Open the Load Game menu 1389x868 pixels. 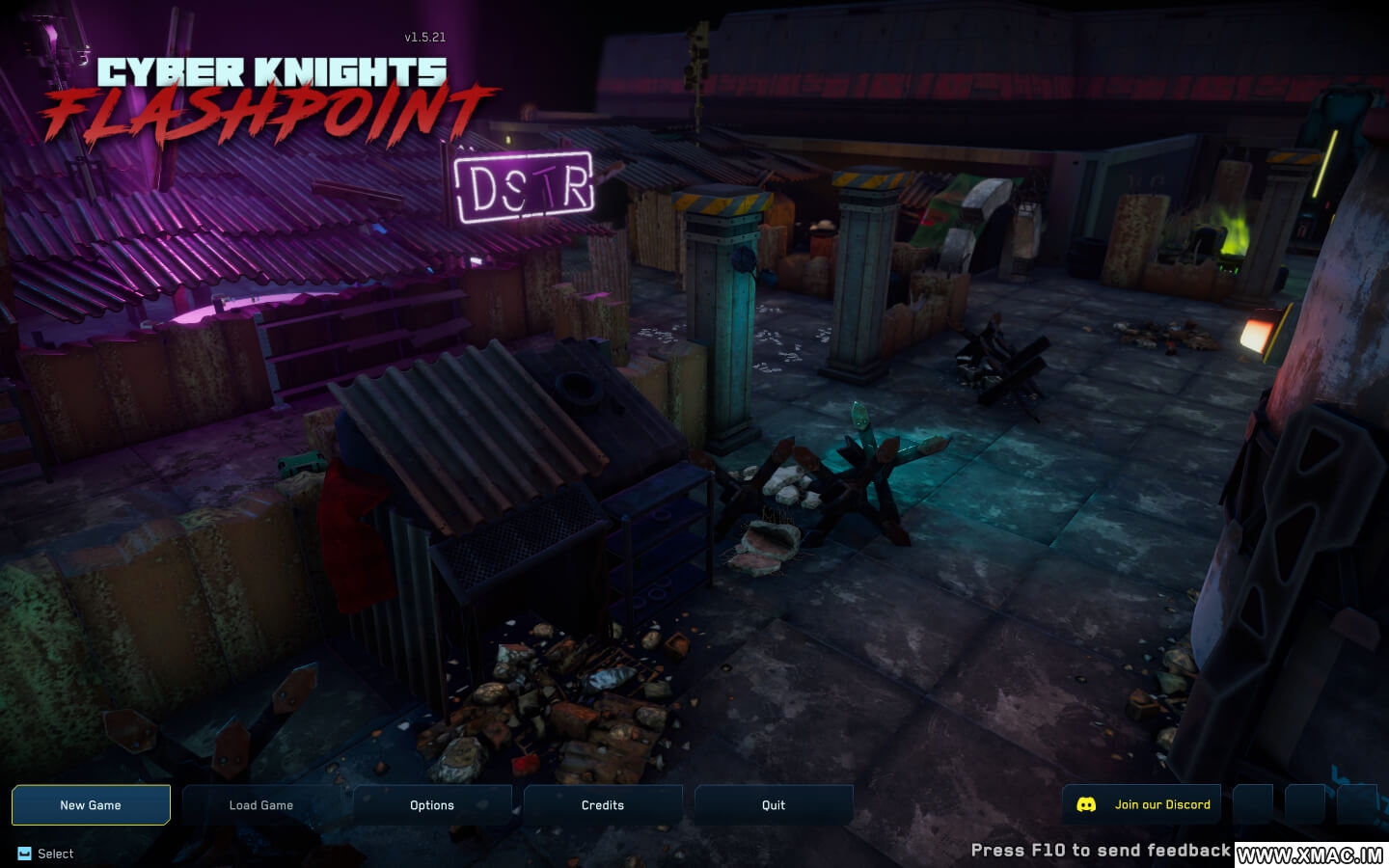click(x=261, y=805)
